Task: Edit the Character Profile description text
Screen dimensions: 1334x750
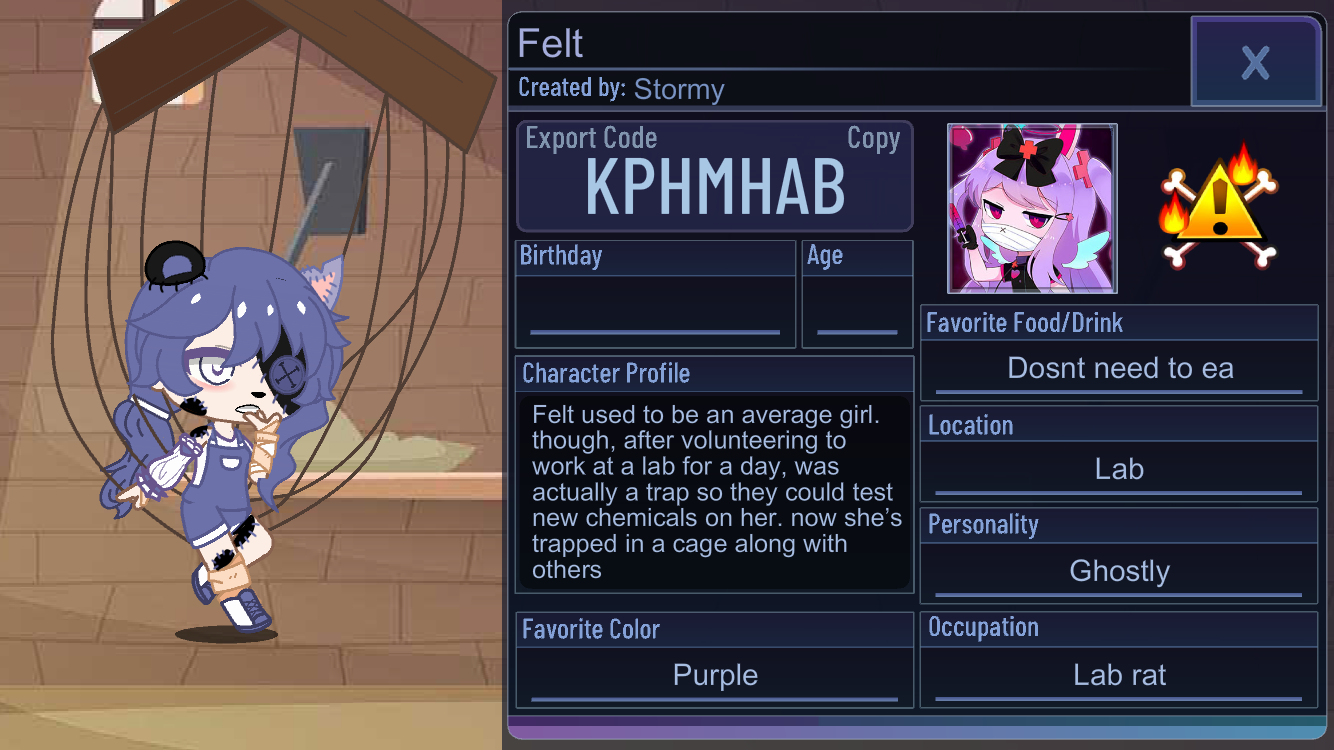Action: pyautogui.click(x=714, y=492)
